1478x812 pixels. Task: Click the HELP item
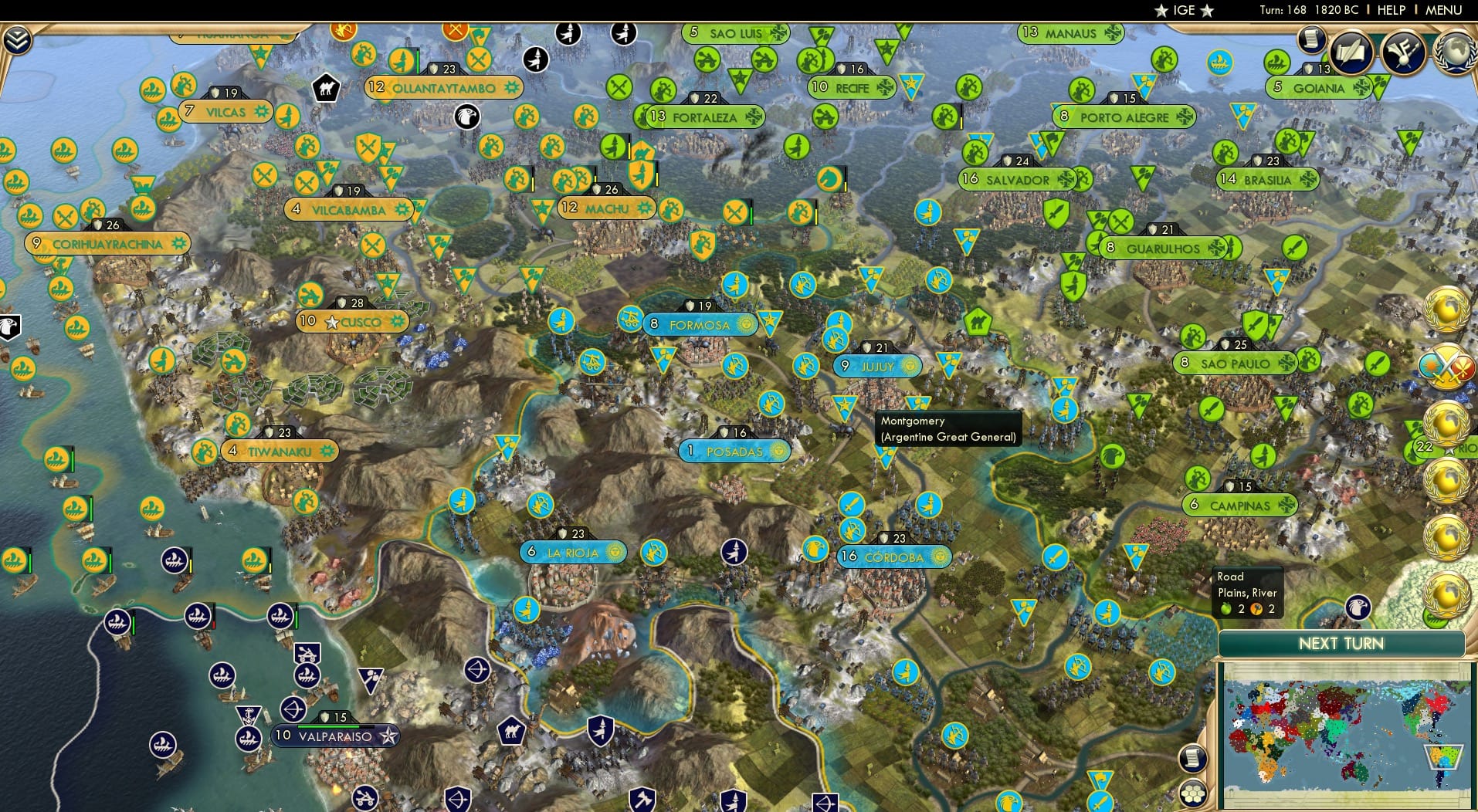(1390, 10)
